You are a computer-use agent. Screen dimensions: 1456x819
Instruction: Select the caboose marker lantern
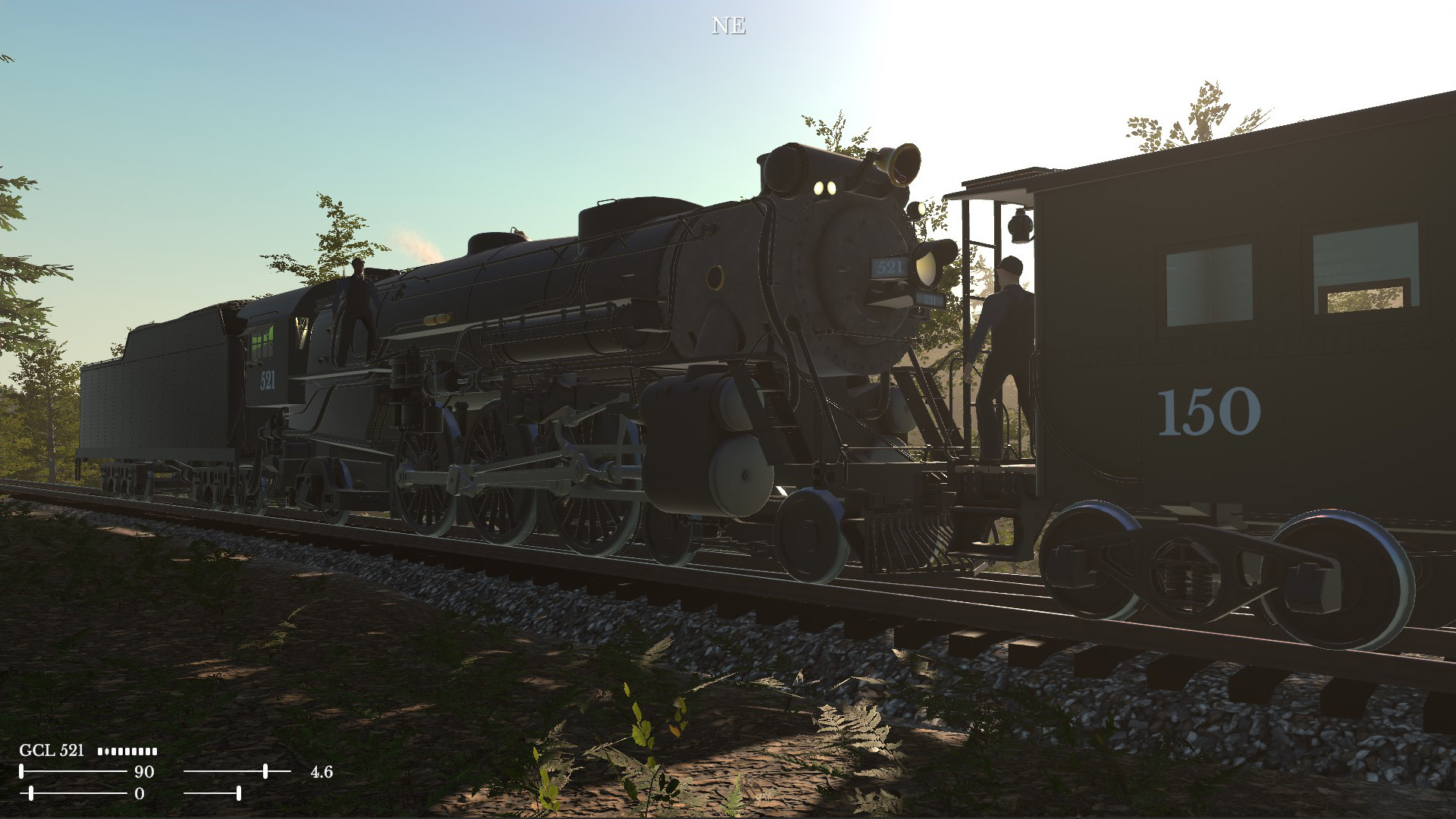1020,226
